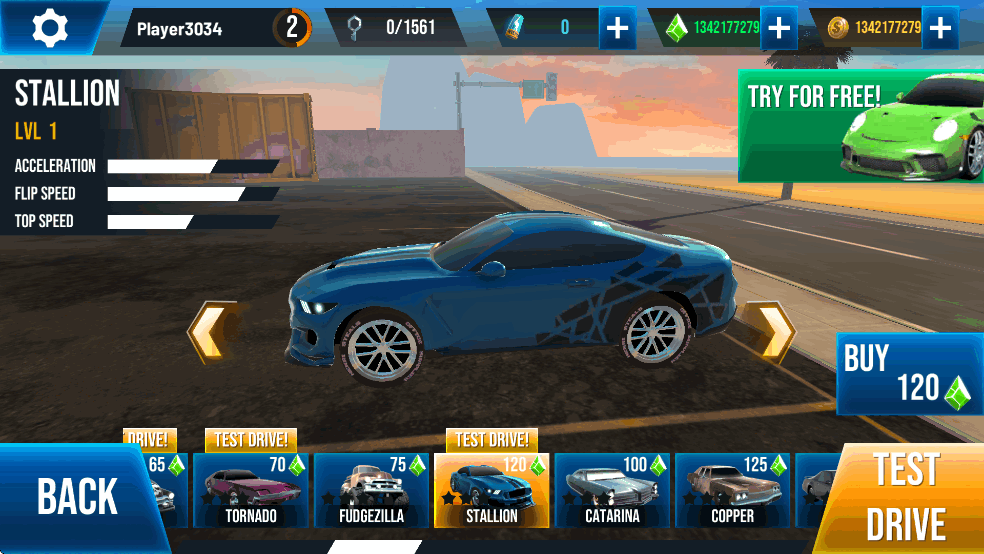Start a test drive
Screen dimensions: 984x554
(x=906, y=498)
